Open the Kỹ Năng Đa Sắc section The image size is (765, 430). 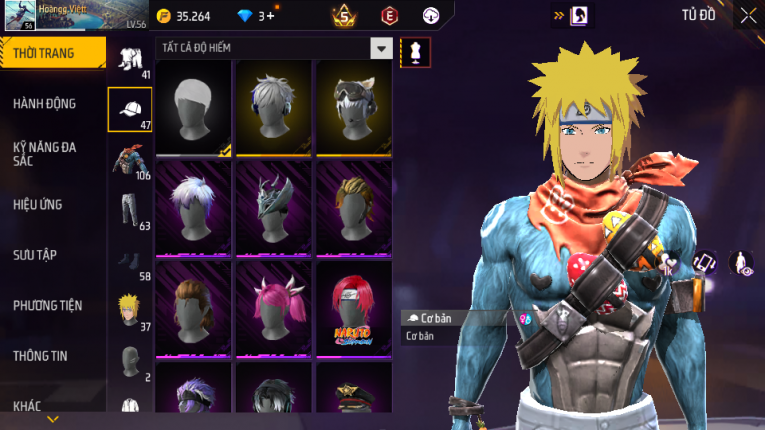pyautogui.click(x=45, y=153)
